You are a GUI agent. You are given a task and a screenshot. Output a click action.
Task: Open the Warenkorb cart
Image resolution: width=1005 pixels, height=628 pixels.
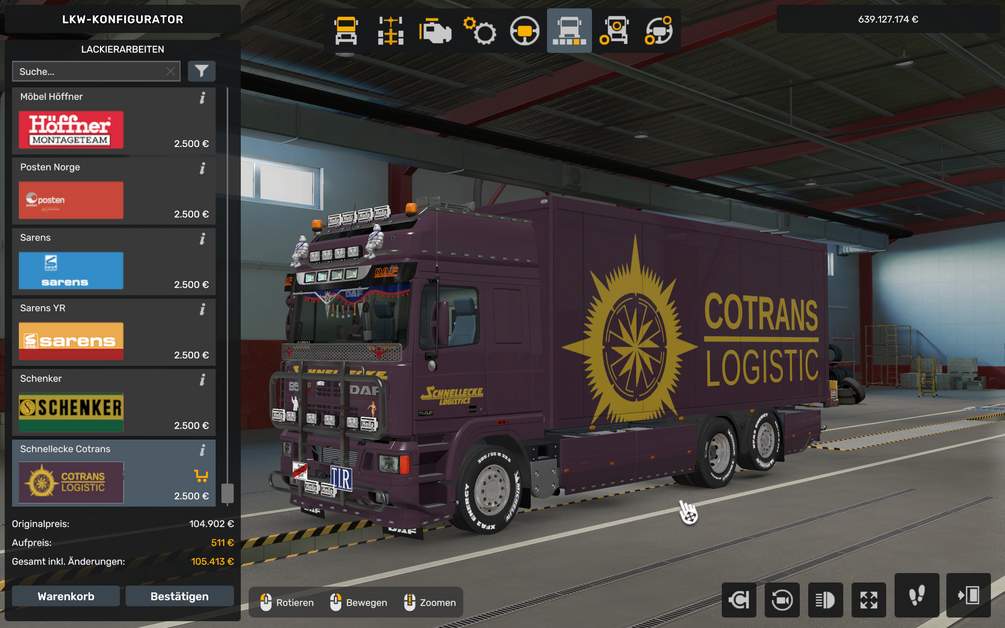(x=66, y=597)
